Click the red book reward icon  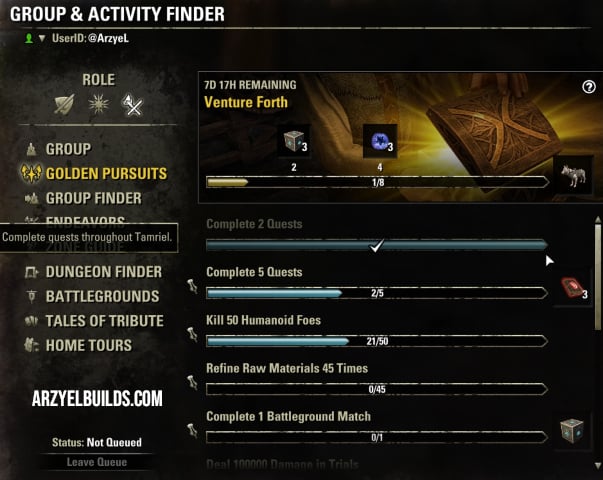click(x=573, y=289)
